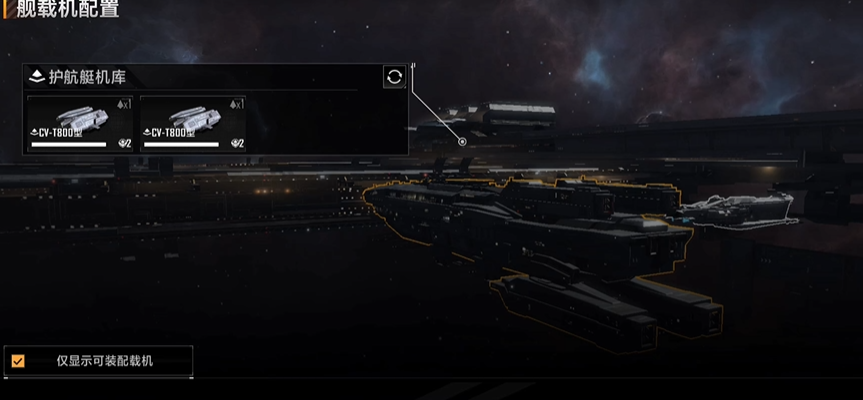The image size is (863, 400).
Task: Toggle the 仅显示可装配载机 checkbox
Action: point(18,361)
